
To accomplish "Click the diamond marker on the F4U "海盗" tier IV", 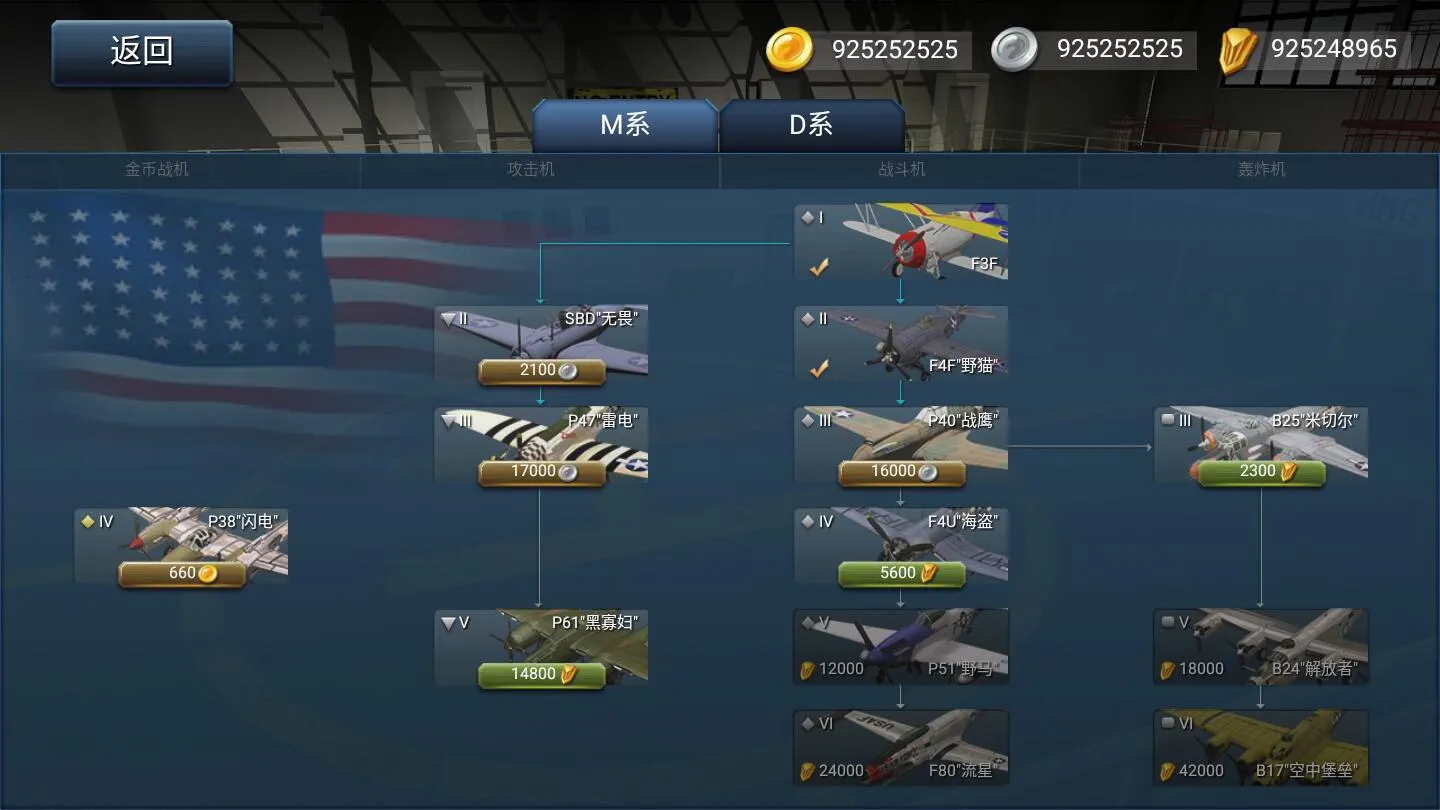I will coord(806,520).
